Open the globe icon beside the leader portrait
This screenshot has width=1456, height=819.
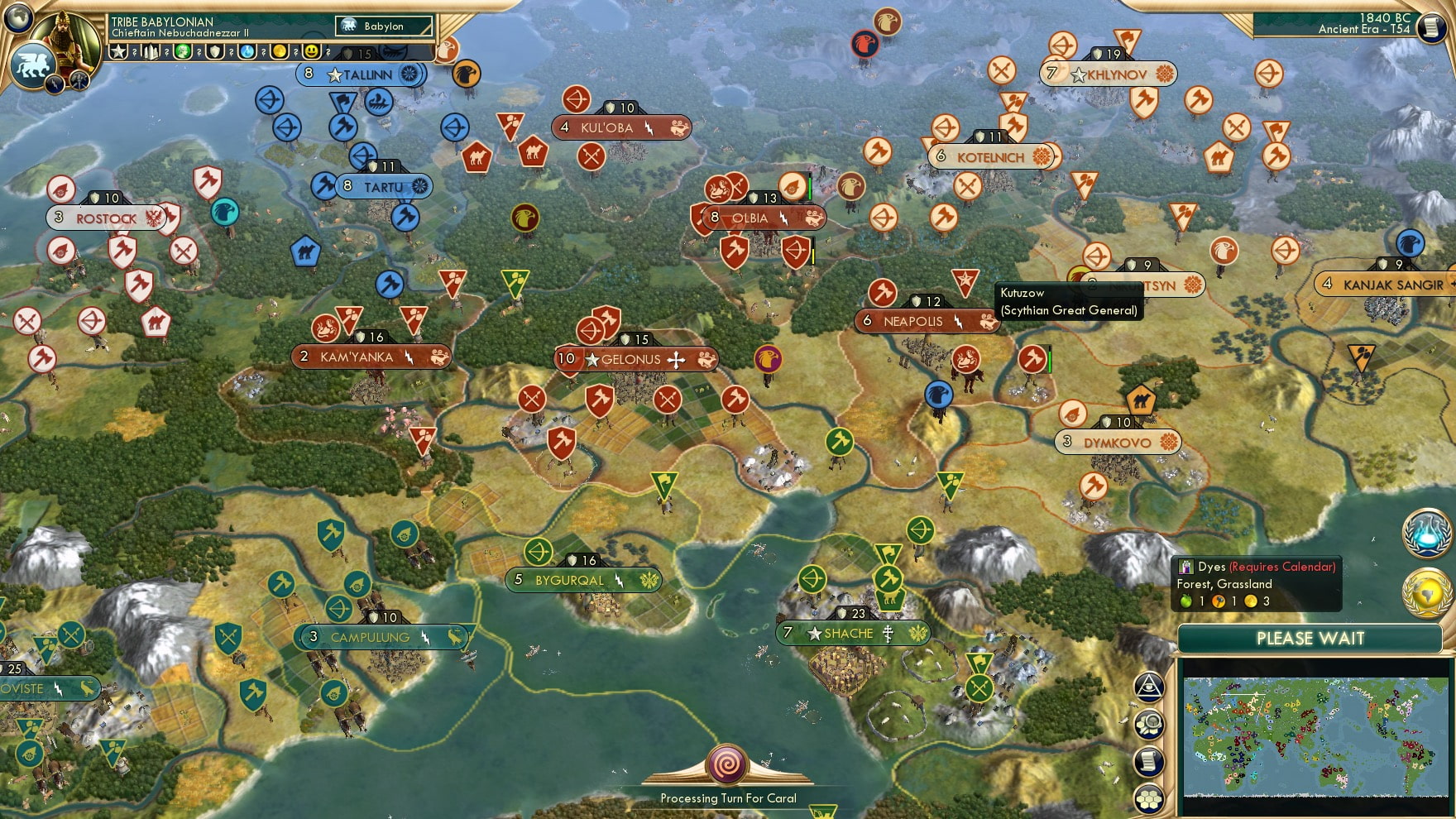tap(18, 17)
